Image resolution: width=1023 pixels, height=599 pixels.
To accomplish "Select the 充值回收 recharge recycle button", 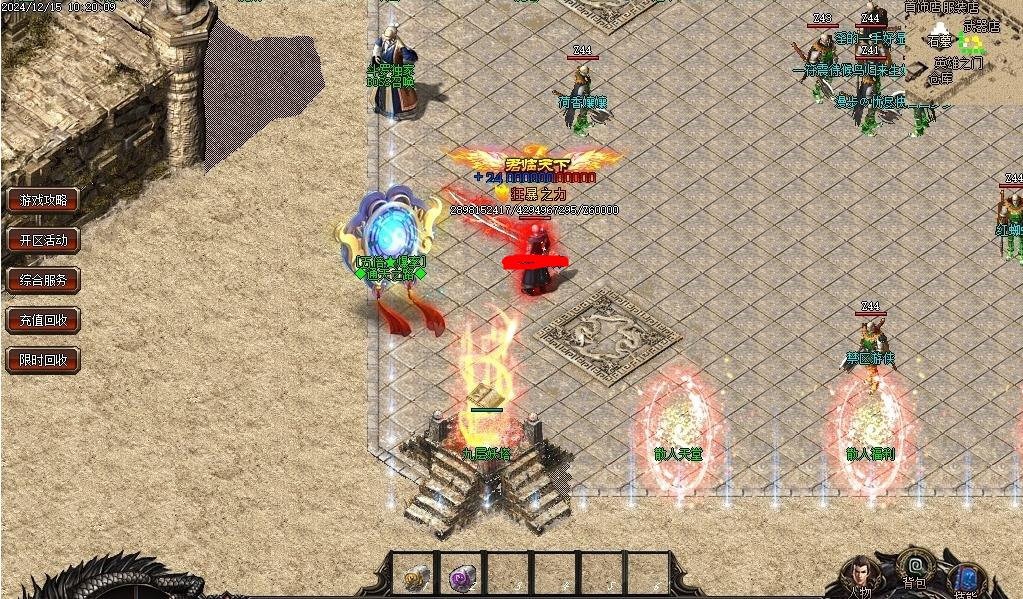I will point(43,320).
